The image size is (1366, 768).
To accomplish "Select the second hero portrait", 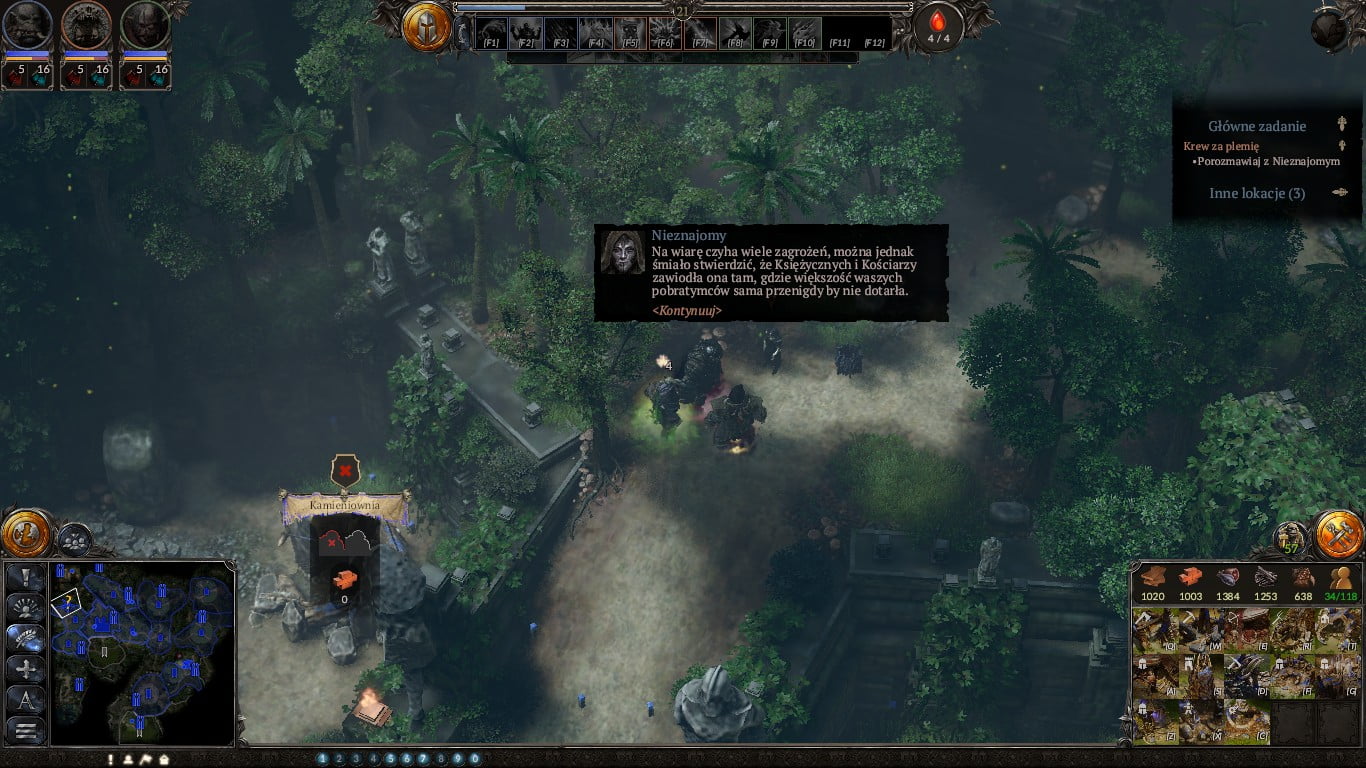I will pos(86,25).
